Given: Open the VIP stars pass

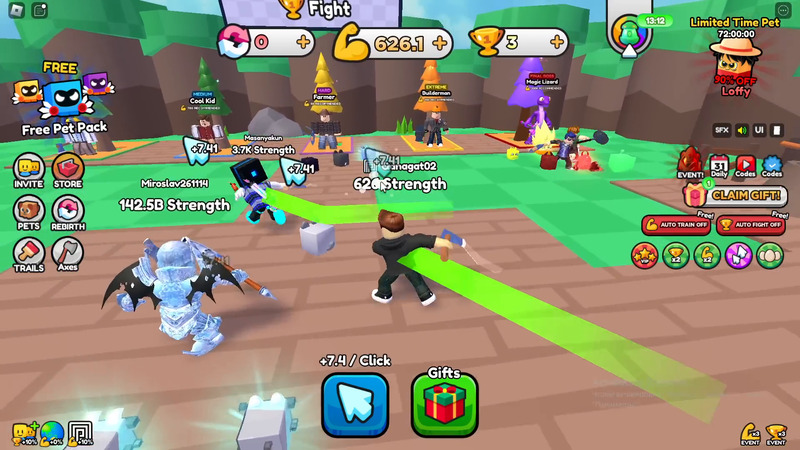Looking at the screenshot, I should click(x=644, y=255).
